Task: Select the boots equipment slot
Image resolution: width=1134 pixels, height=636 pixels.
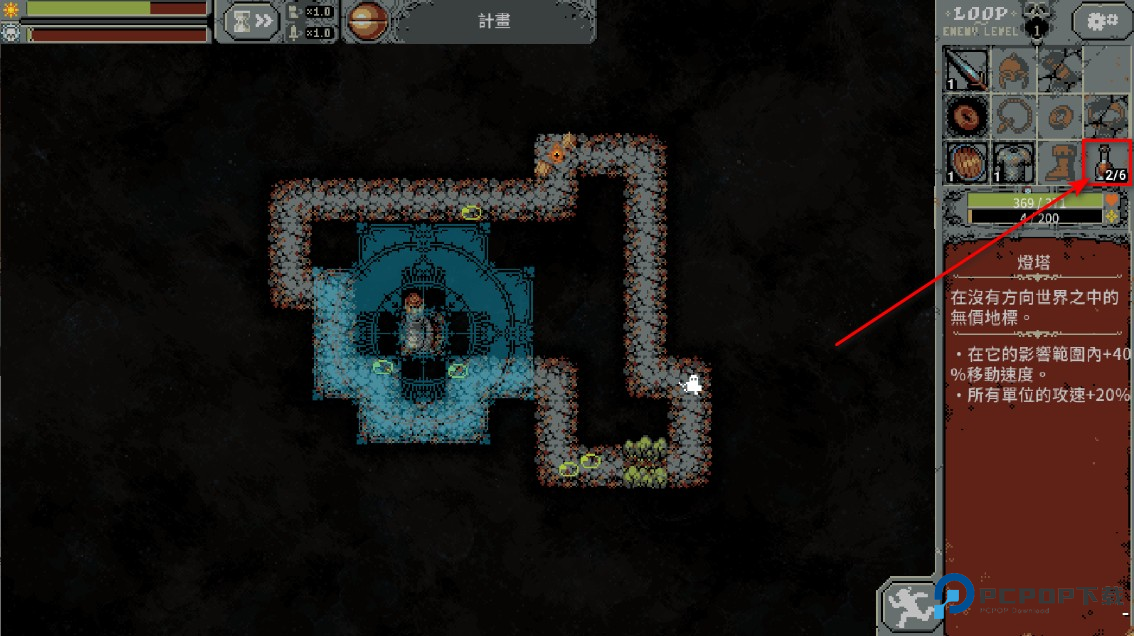Action: click(1058, 162)
